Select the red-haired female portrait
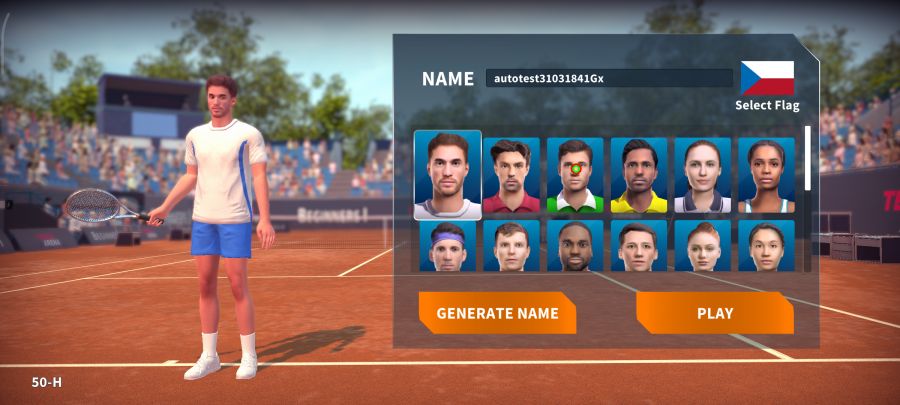 click(x=702, y=246)
